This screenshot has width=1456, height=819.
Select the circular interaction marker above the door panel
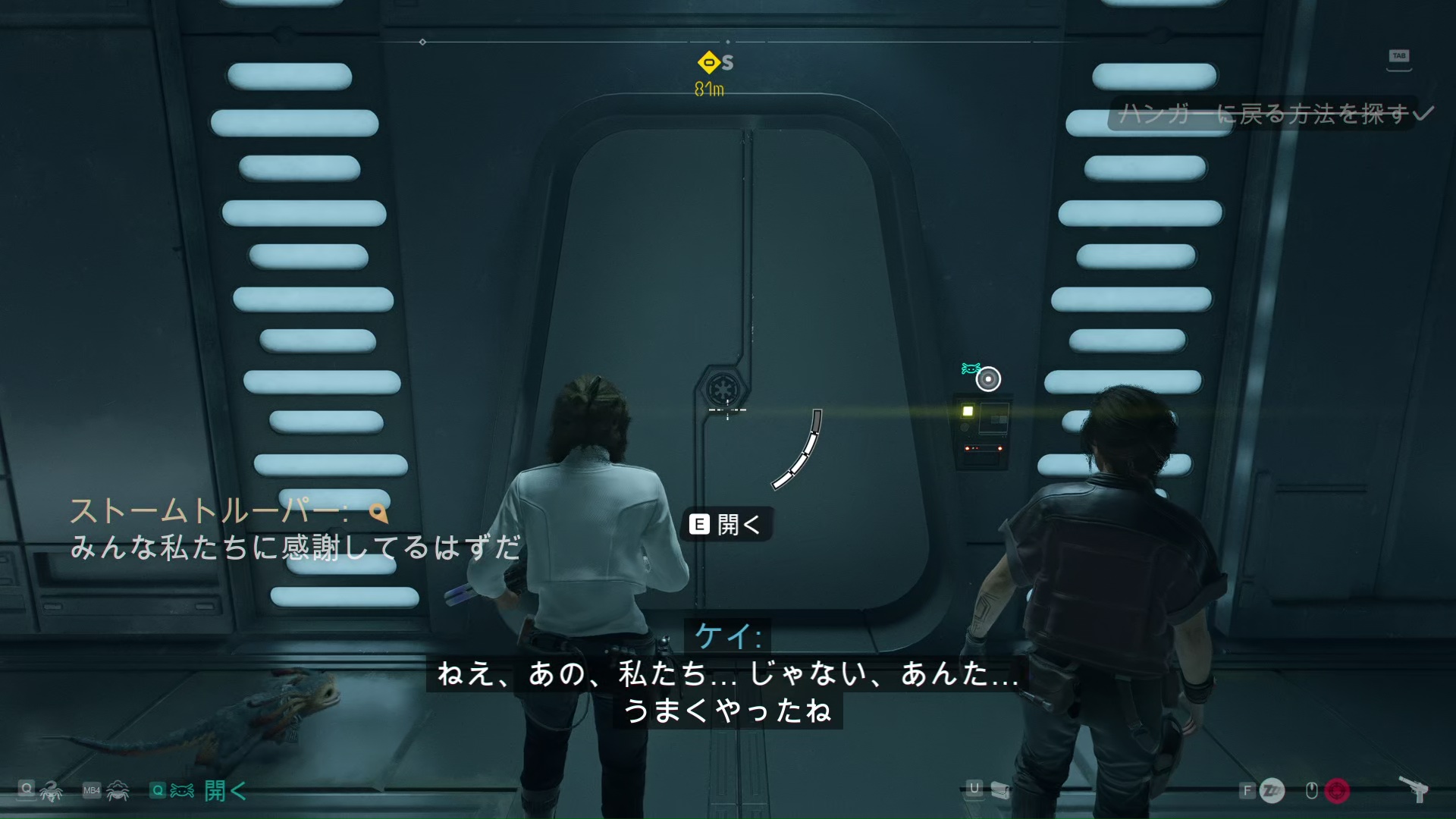click(988, 378)
